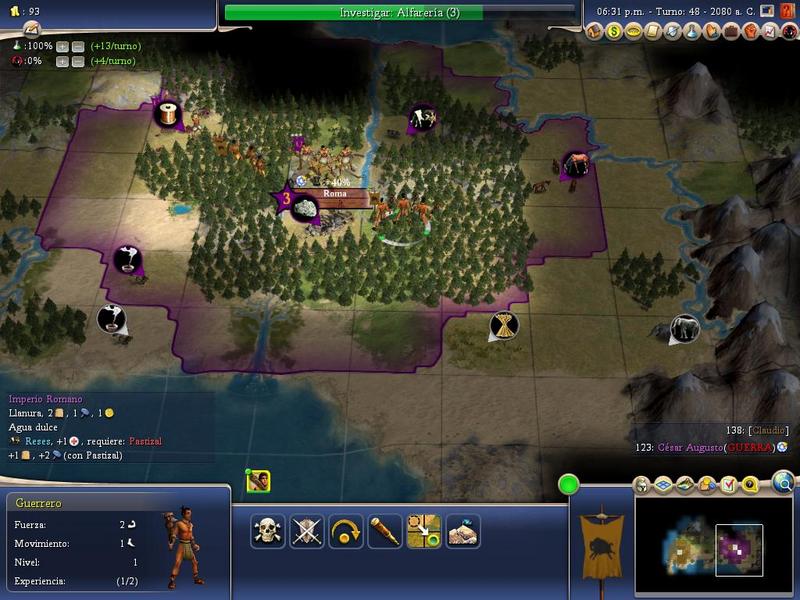Select the Roma city name banner
The image size is (800, 600).
(x=334, y=194)
